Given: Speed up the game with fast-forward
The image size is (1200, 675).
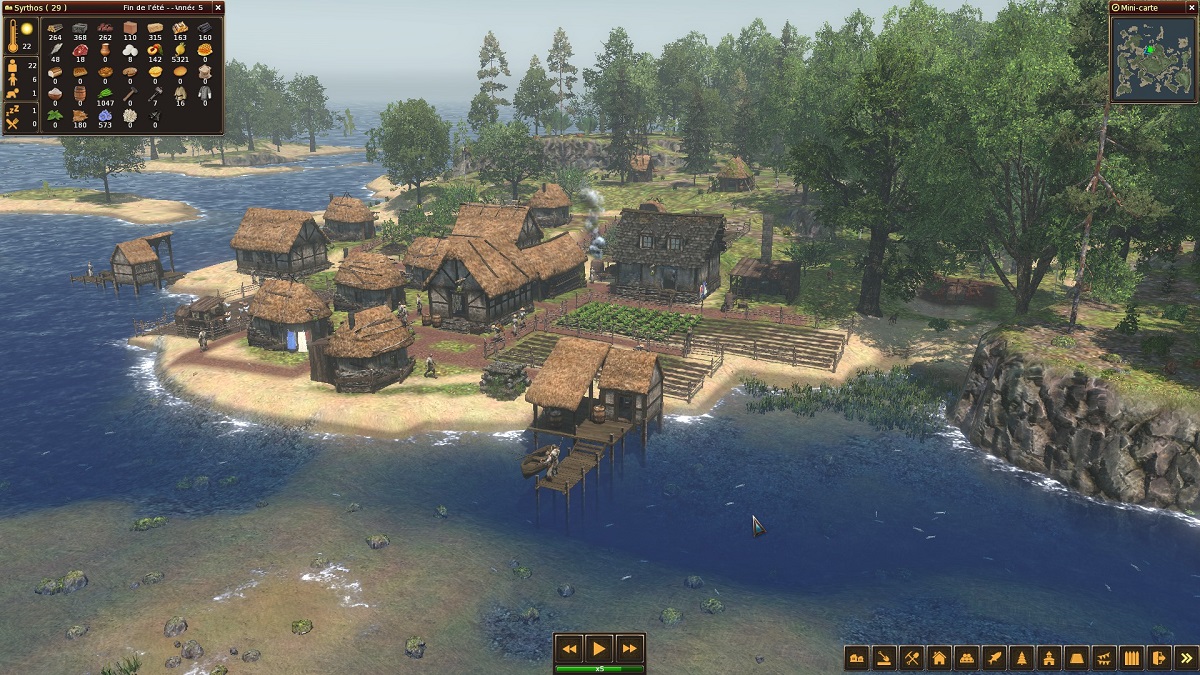Looking at the screenshot, I should pos(629,648).
